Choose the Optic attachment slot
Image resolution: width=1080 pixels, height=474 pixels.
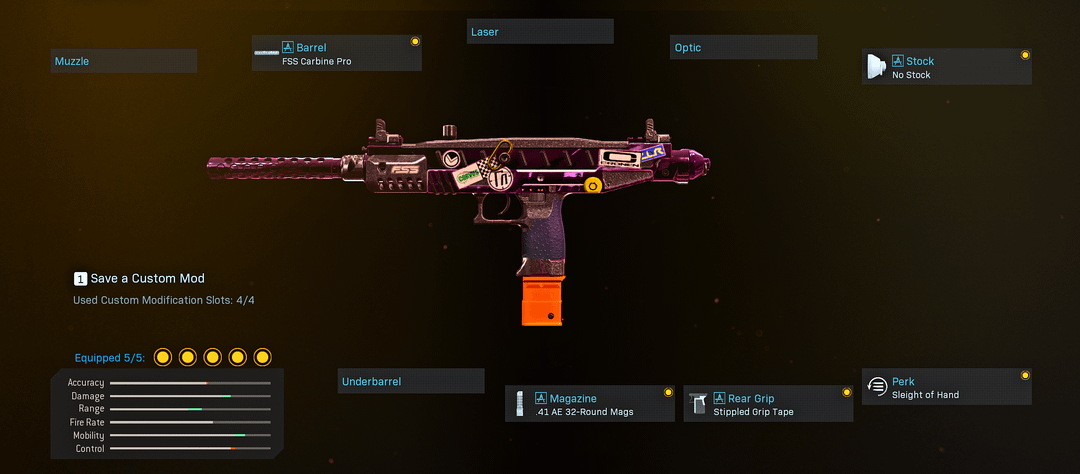[743, 48]
